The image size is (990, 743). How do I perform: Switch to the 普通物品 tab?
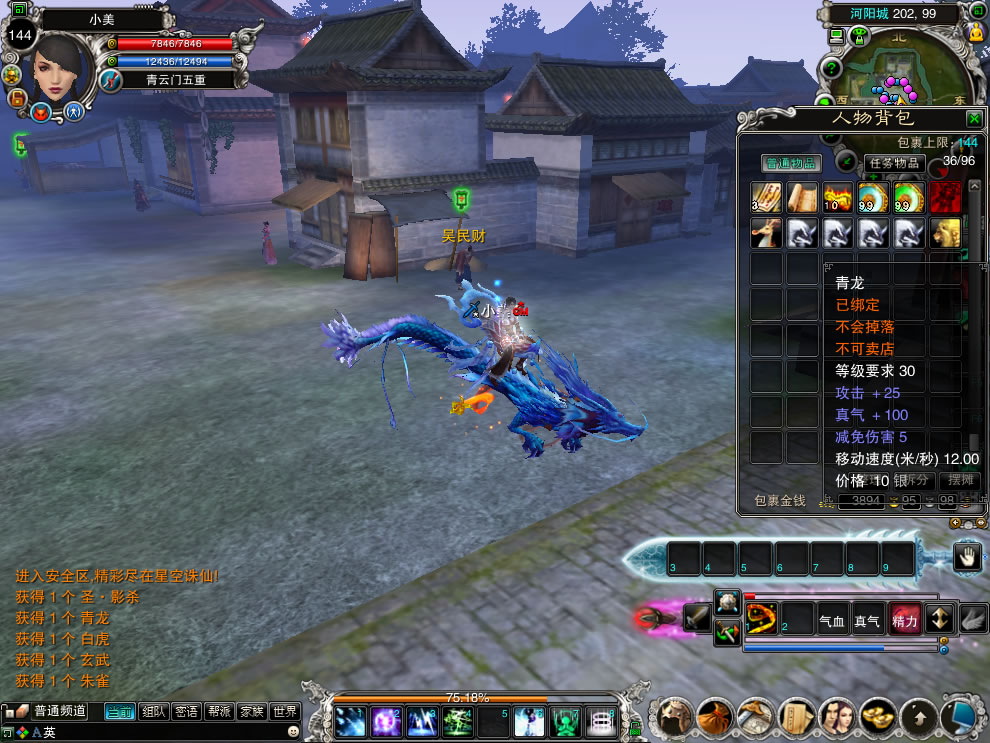[x=791, y=163]
